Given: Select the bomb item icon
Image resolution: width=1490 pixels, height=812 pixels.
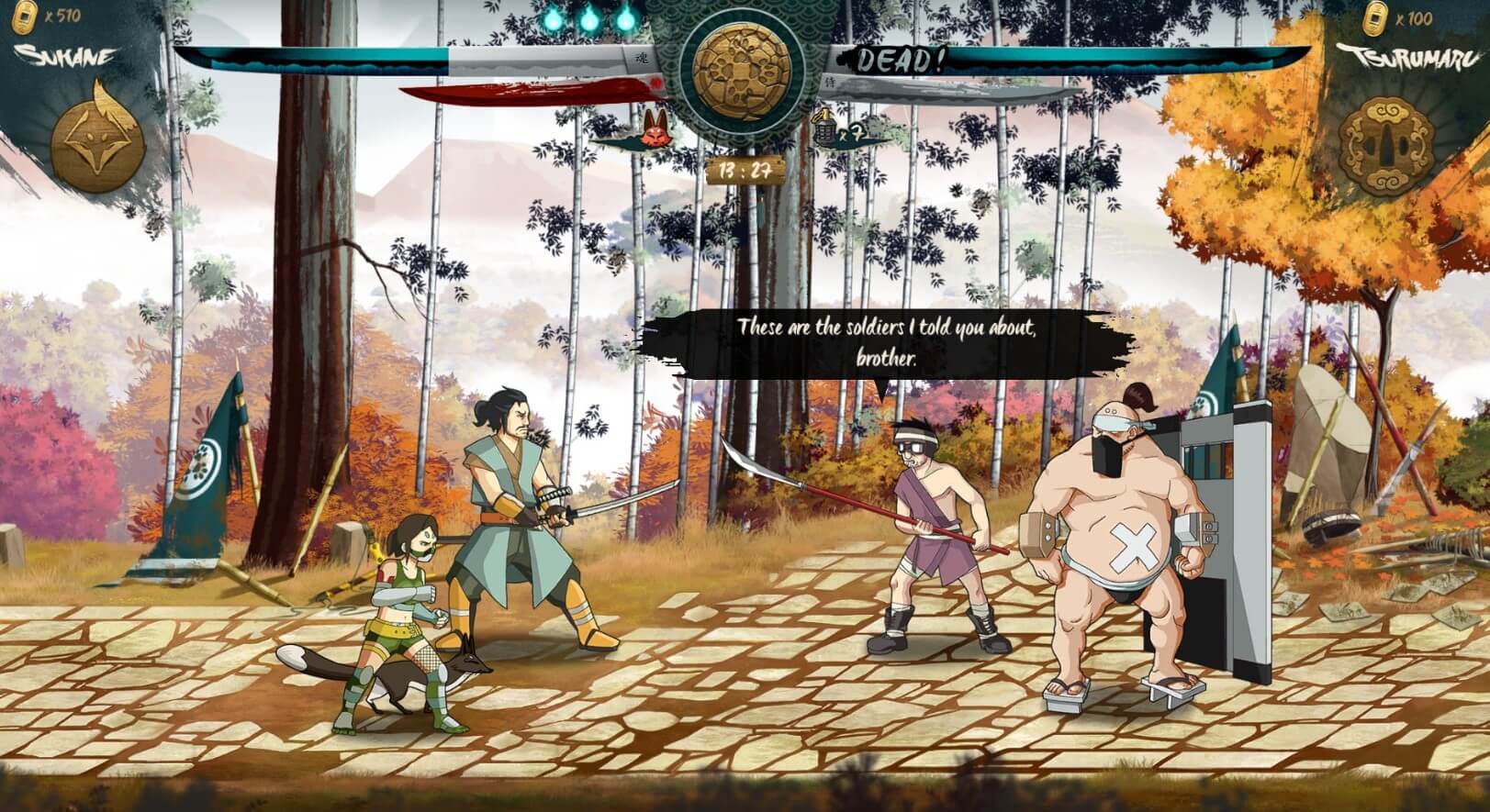Looking at the screenshot, I should click(823, 129).
